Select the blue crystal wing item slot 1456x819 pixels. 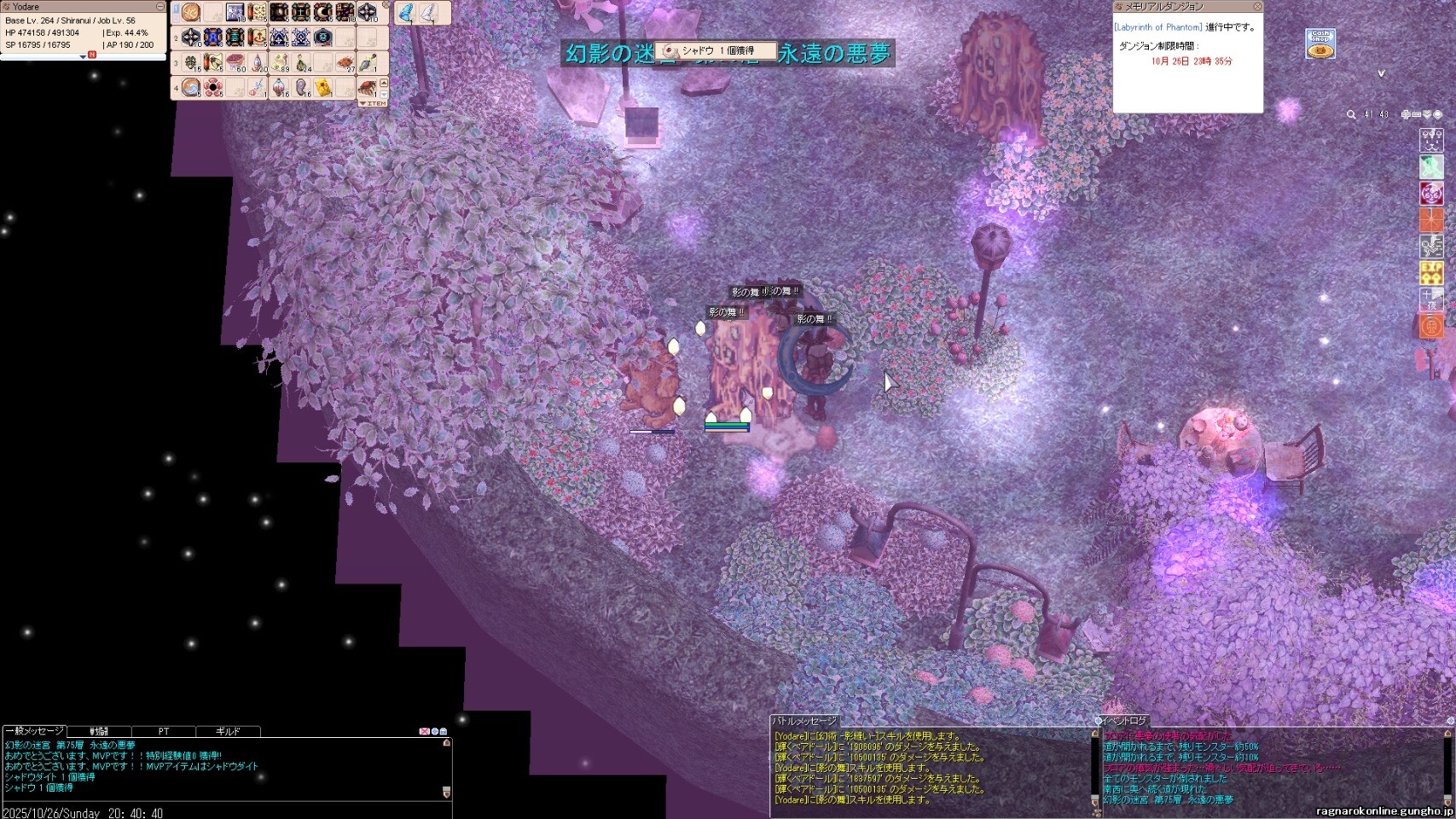(x=406, y=13)
